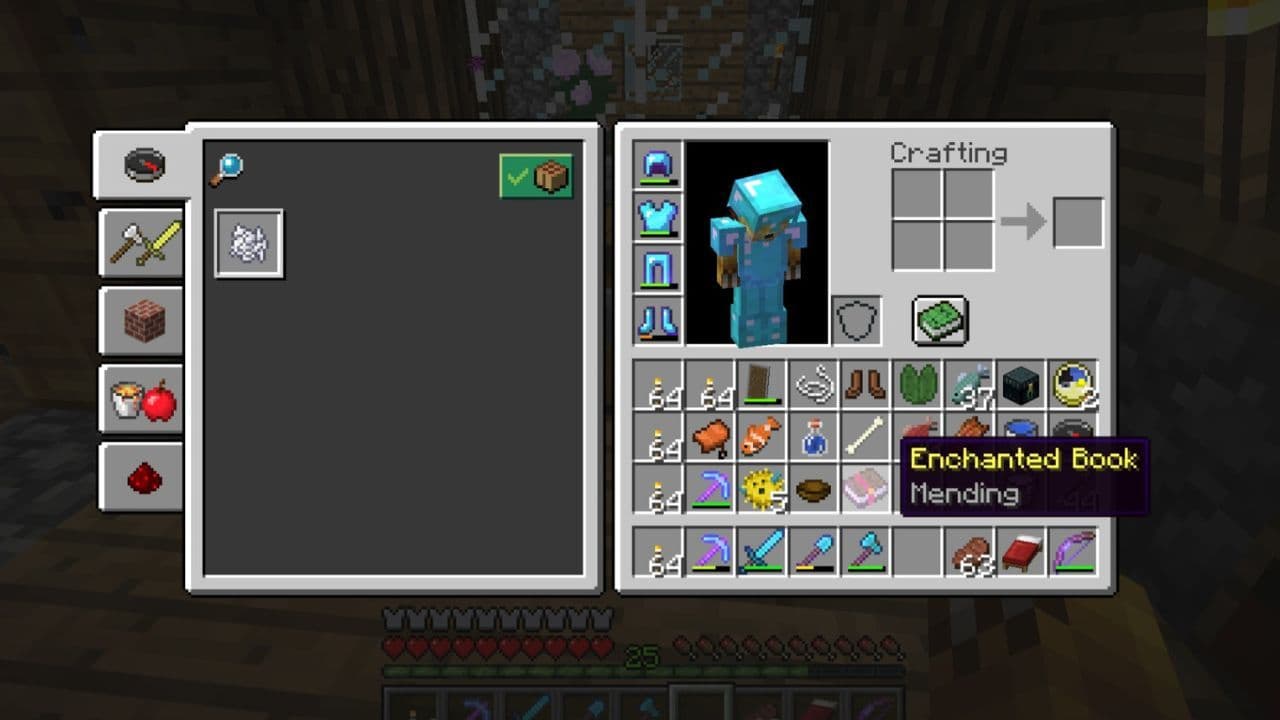This screenshot has height=720, width=1280.
Task: Select the empty shield off-hand slot
Action: 857,321
